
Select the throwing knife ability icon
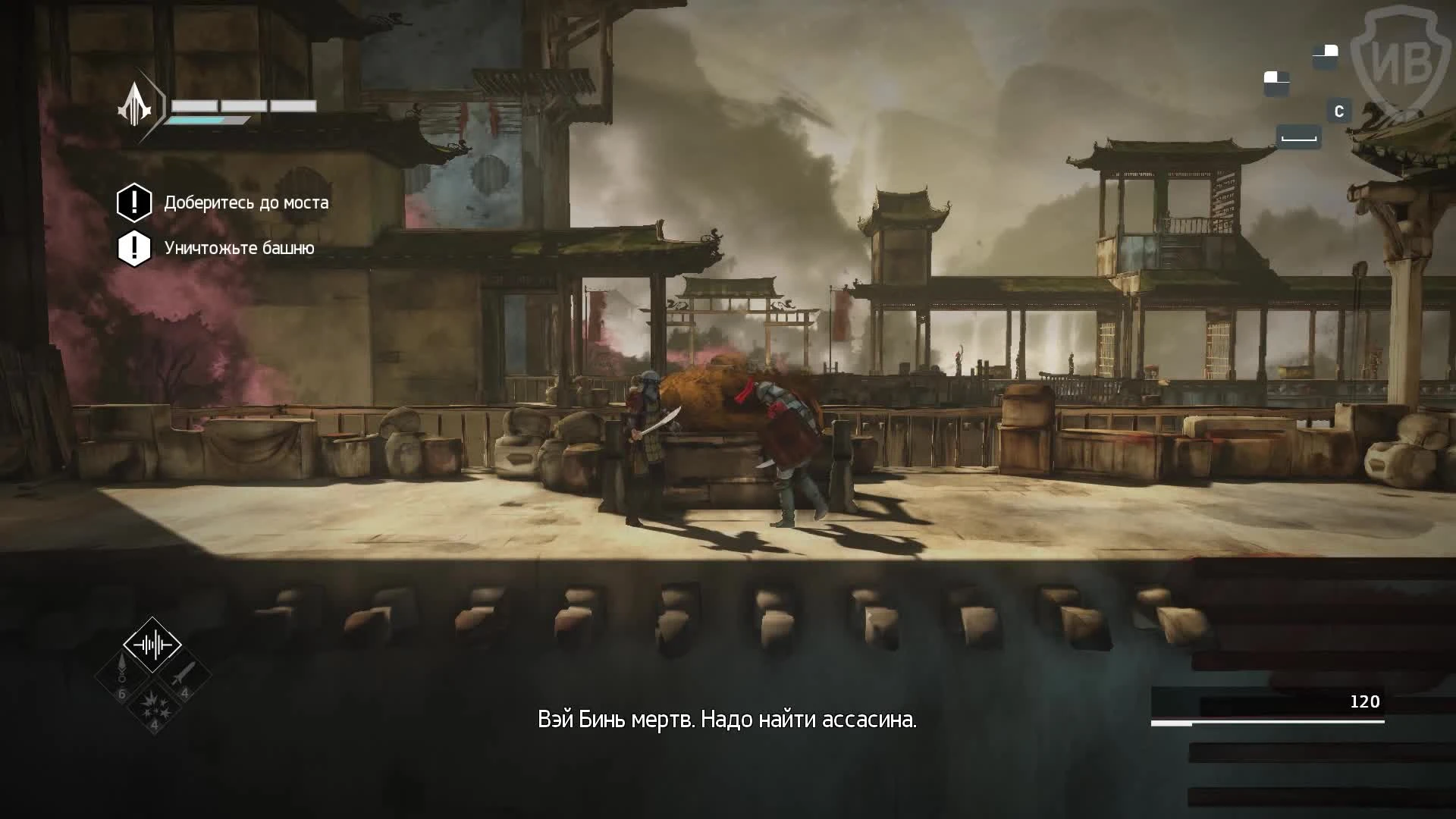pyautogui.click(x=184, y=673)
